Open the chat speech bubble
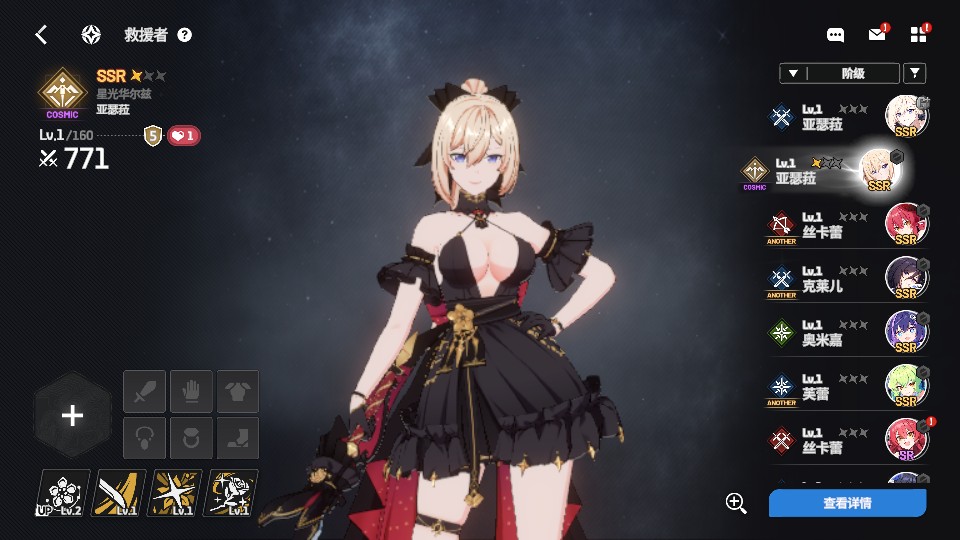Screen dimensions: 960x540 tap(836, 35)
